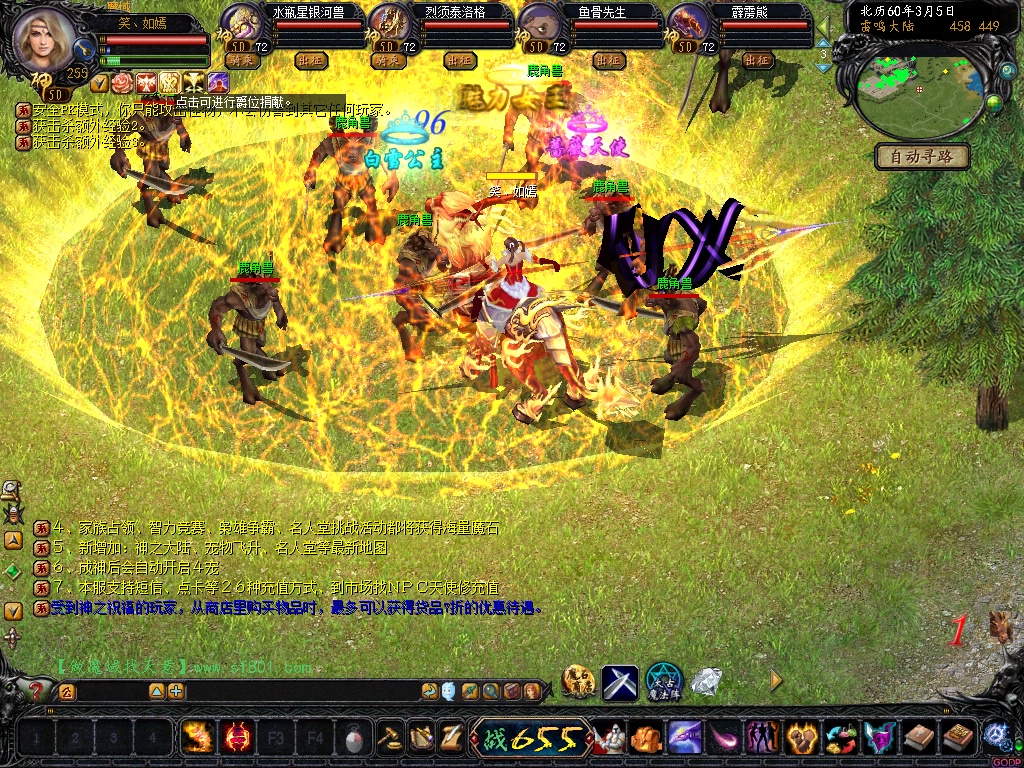Click 出征 under 鱼骨先生 pet
Screen dimensions: 1024x768
[608, 60]
